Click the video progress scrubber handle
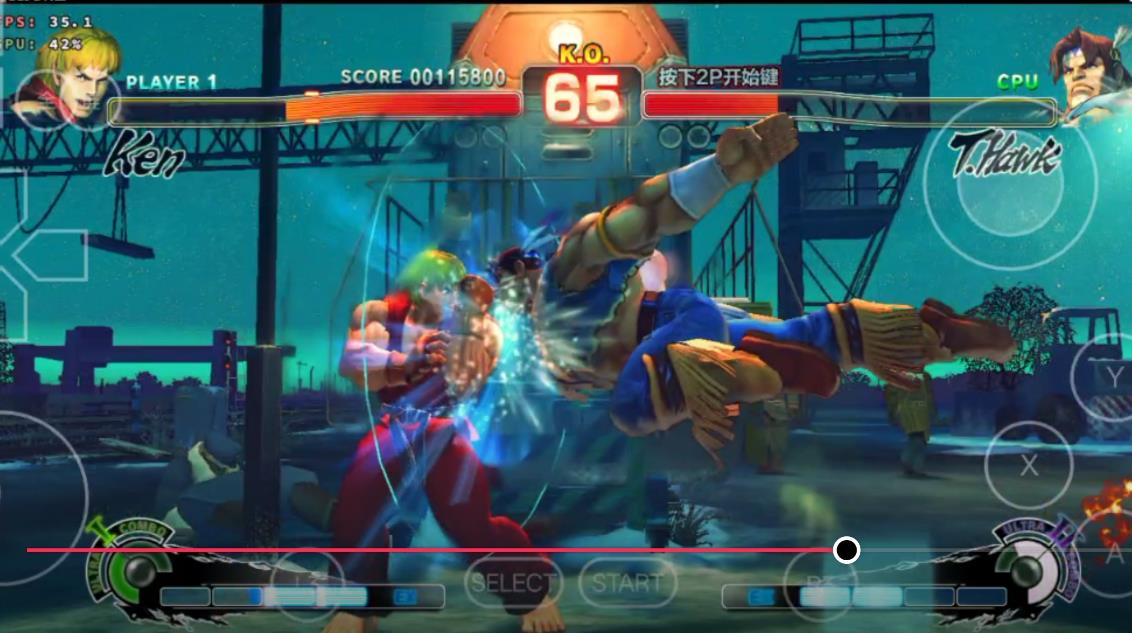Viewport: 1132px width, 633px height. (847, 550)
